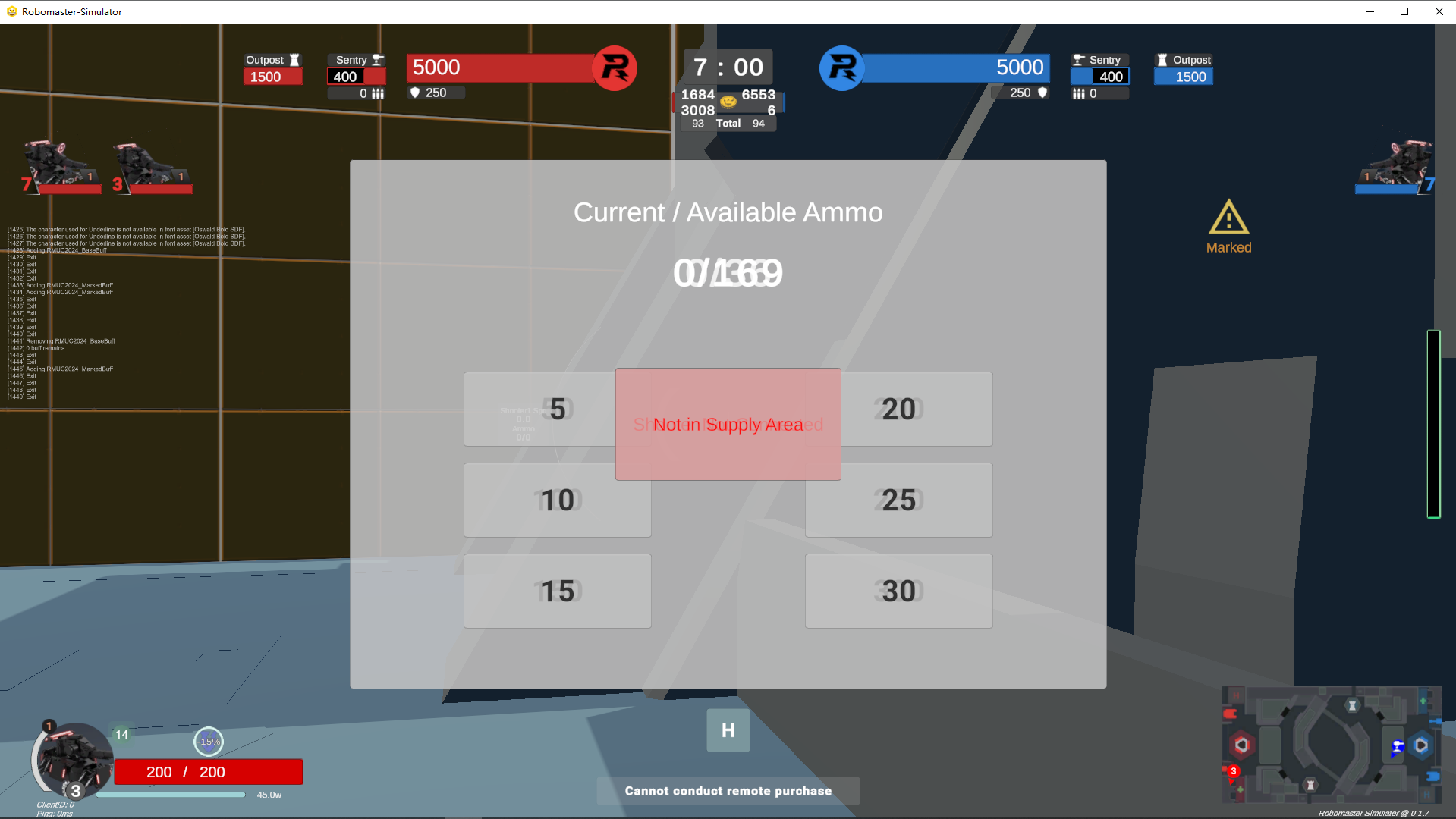Click the blue team R logo icon
The image size is (1456, 819).
pos(842,67)
